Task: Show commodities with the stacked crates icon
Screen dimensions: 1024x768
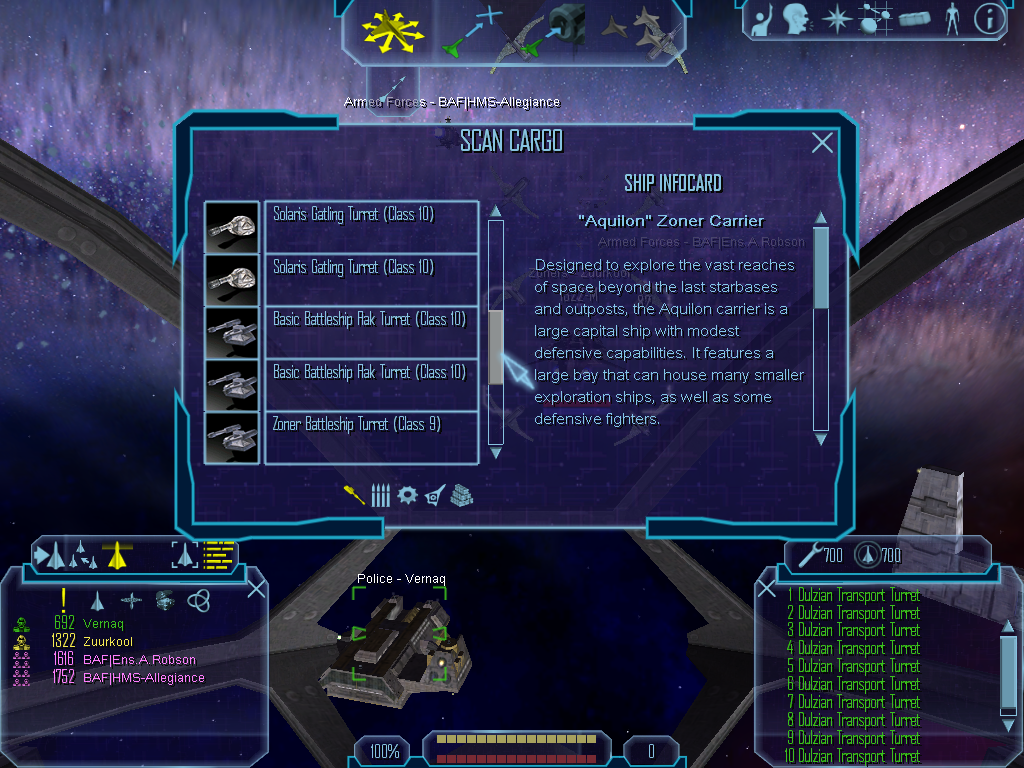Action: click(x=461, y=495)
